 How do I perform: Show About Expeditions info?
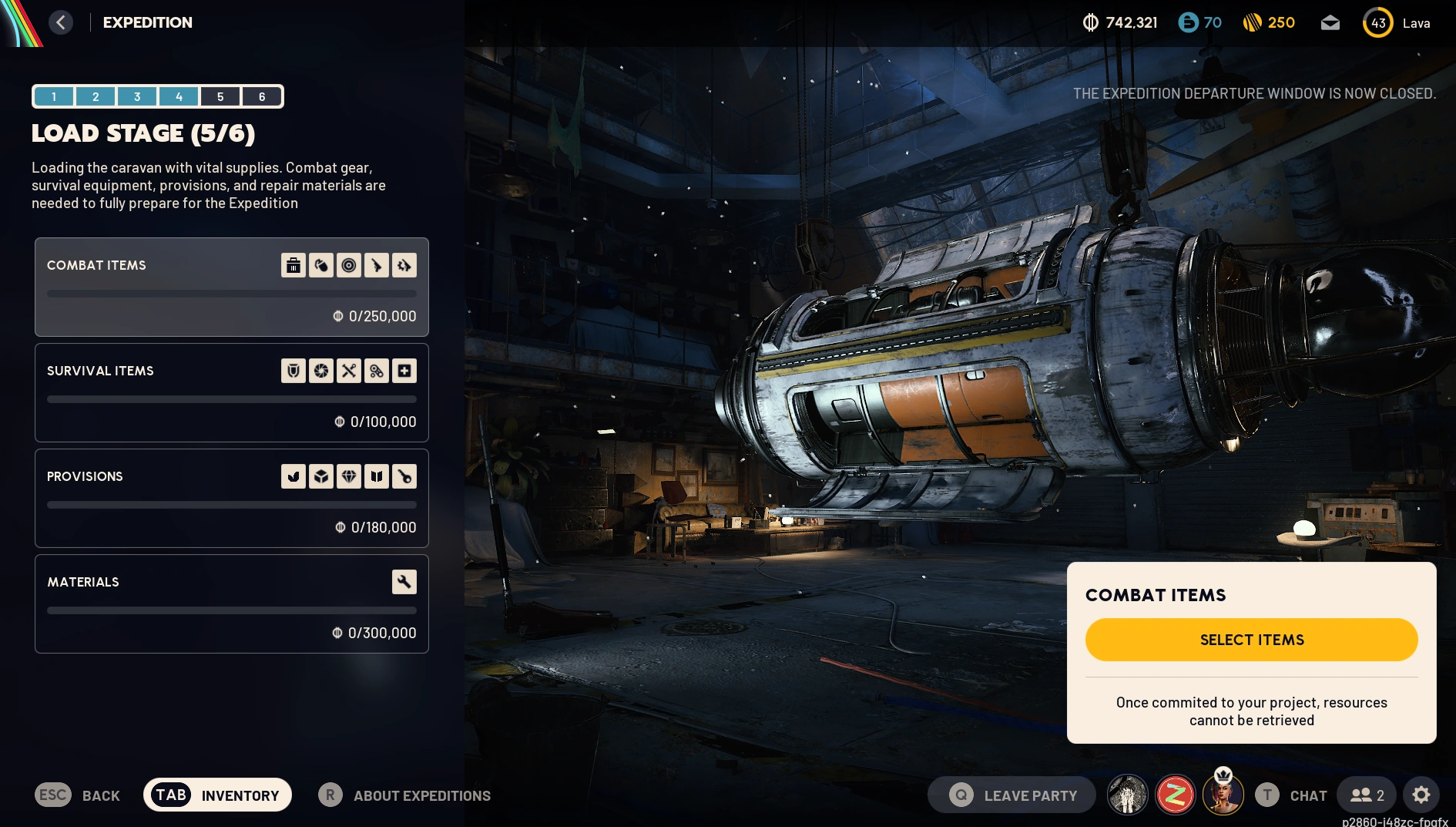pyautogui.click(x=405, y=795)
